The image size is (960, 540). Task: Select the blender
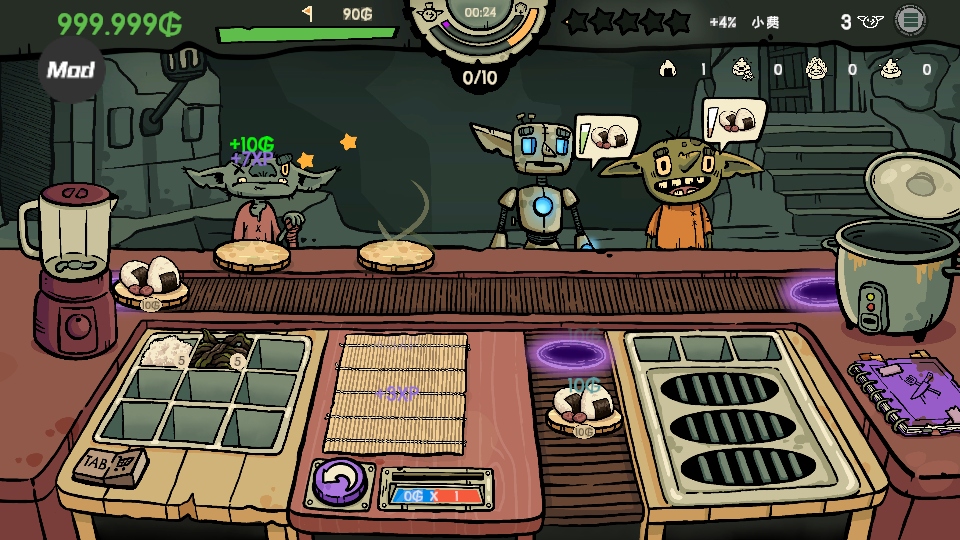point(72,270)
